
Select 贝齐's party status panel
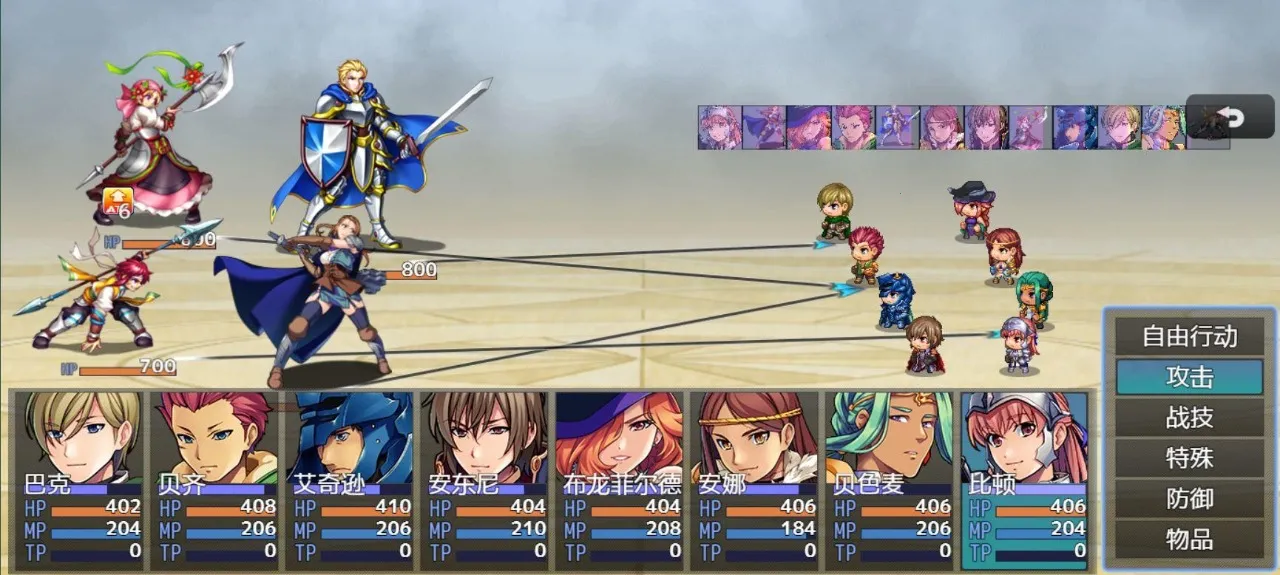[x=215, y=480]
